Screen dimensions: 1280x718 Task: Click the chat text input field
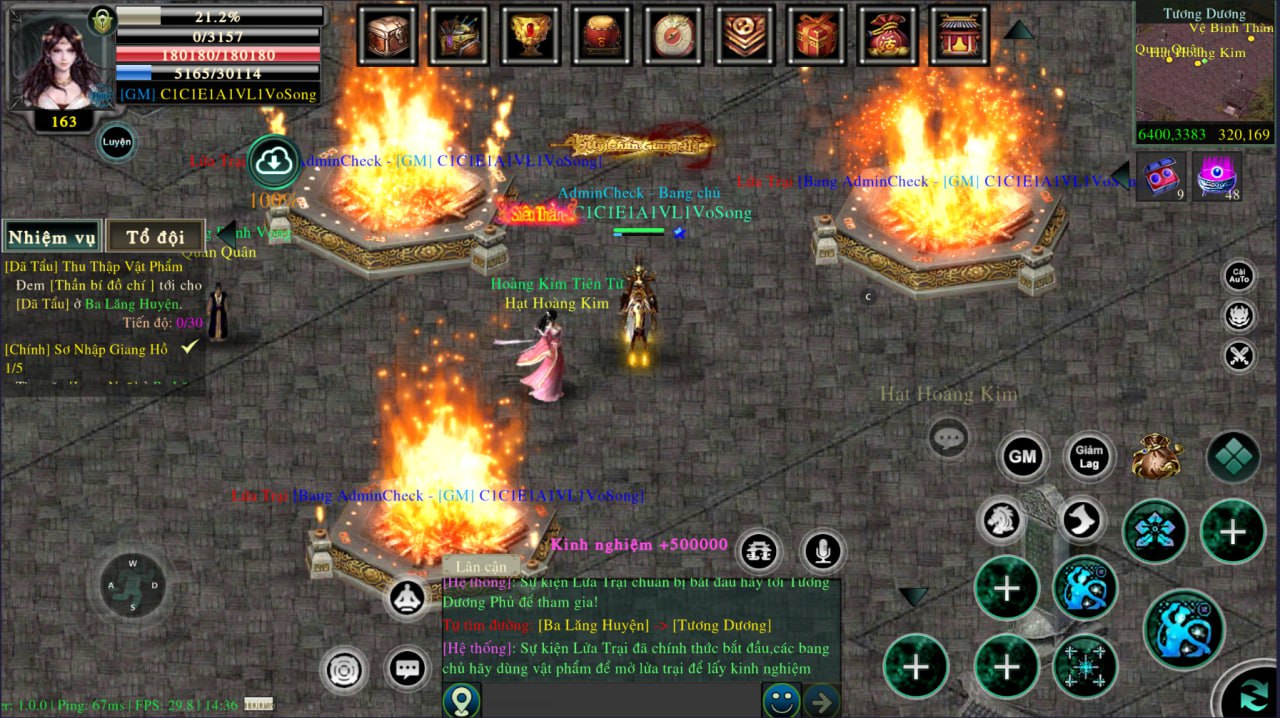point(620,700)
